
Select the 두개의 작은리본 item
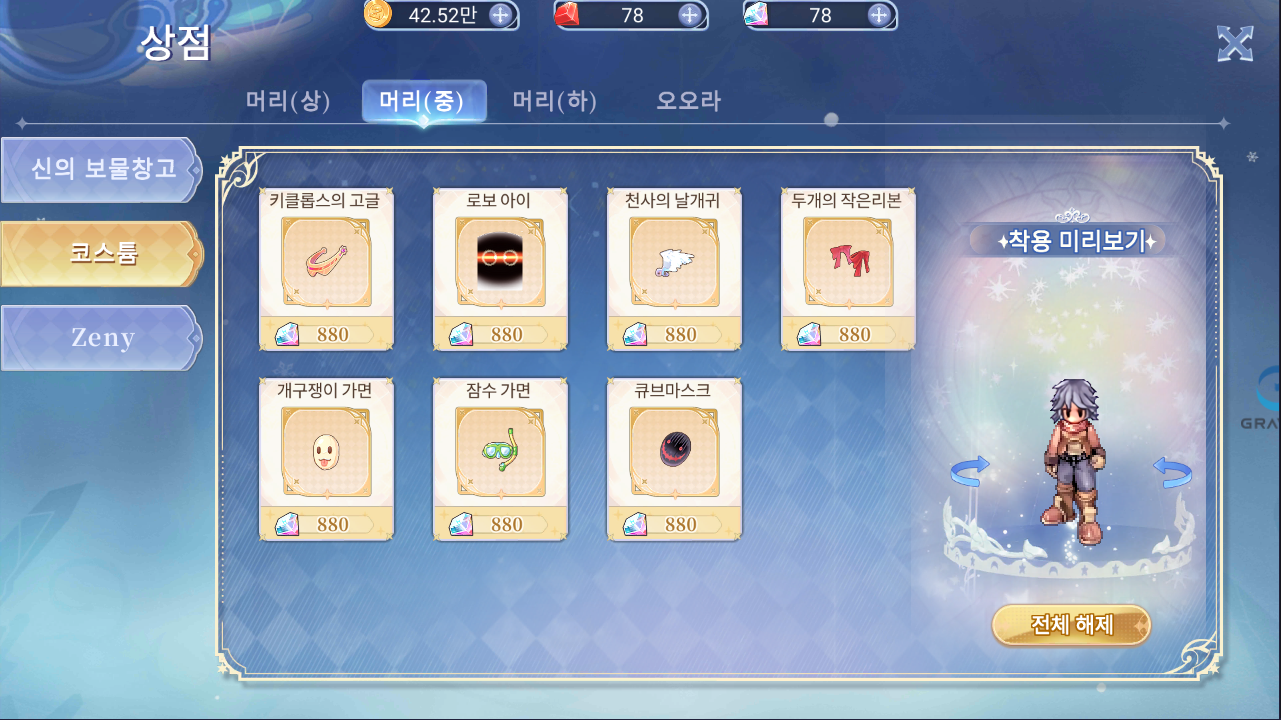coord(847,268)
